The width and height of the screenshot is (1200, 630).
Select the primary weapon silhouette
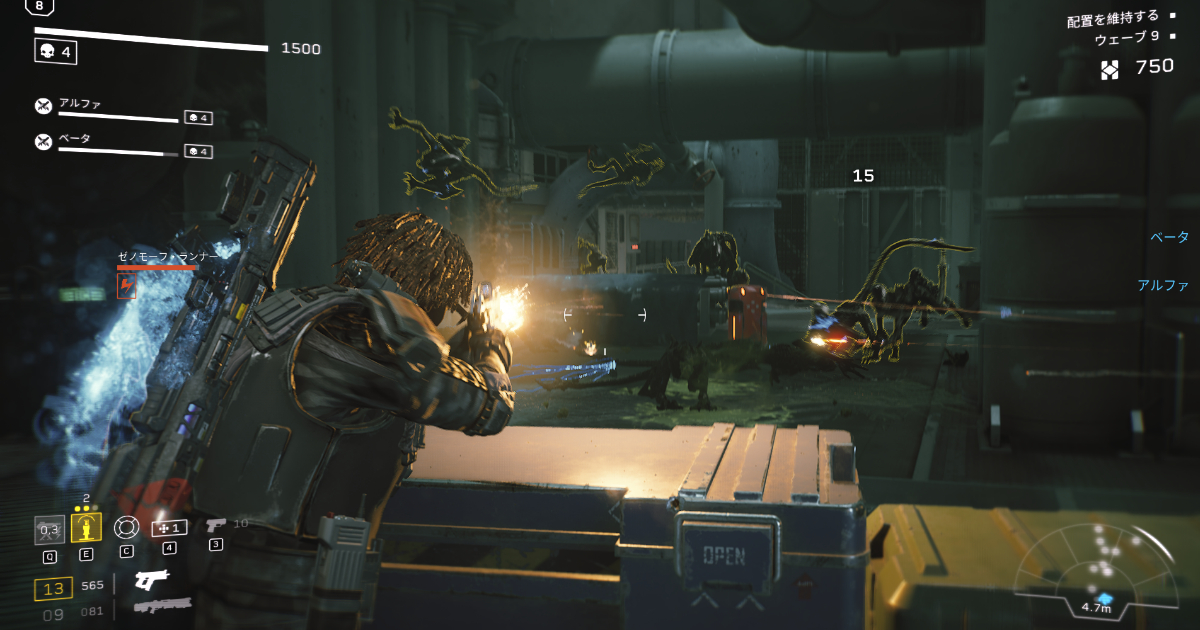click(x=150, y=580)
